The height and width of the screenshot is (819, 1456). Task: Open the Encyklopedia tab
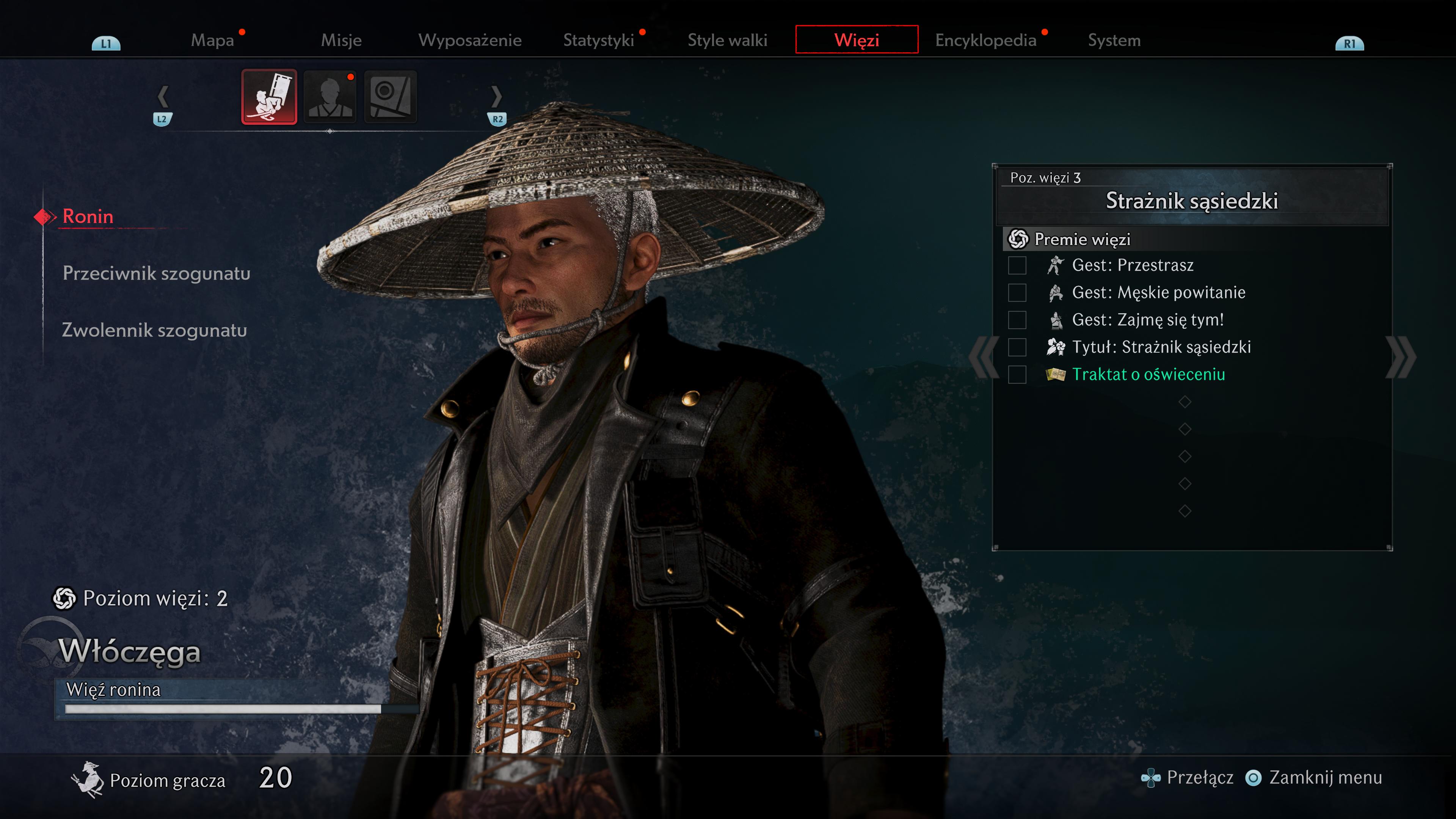(985, 40)
